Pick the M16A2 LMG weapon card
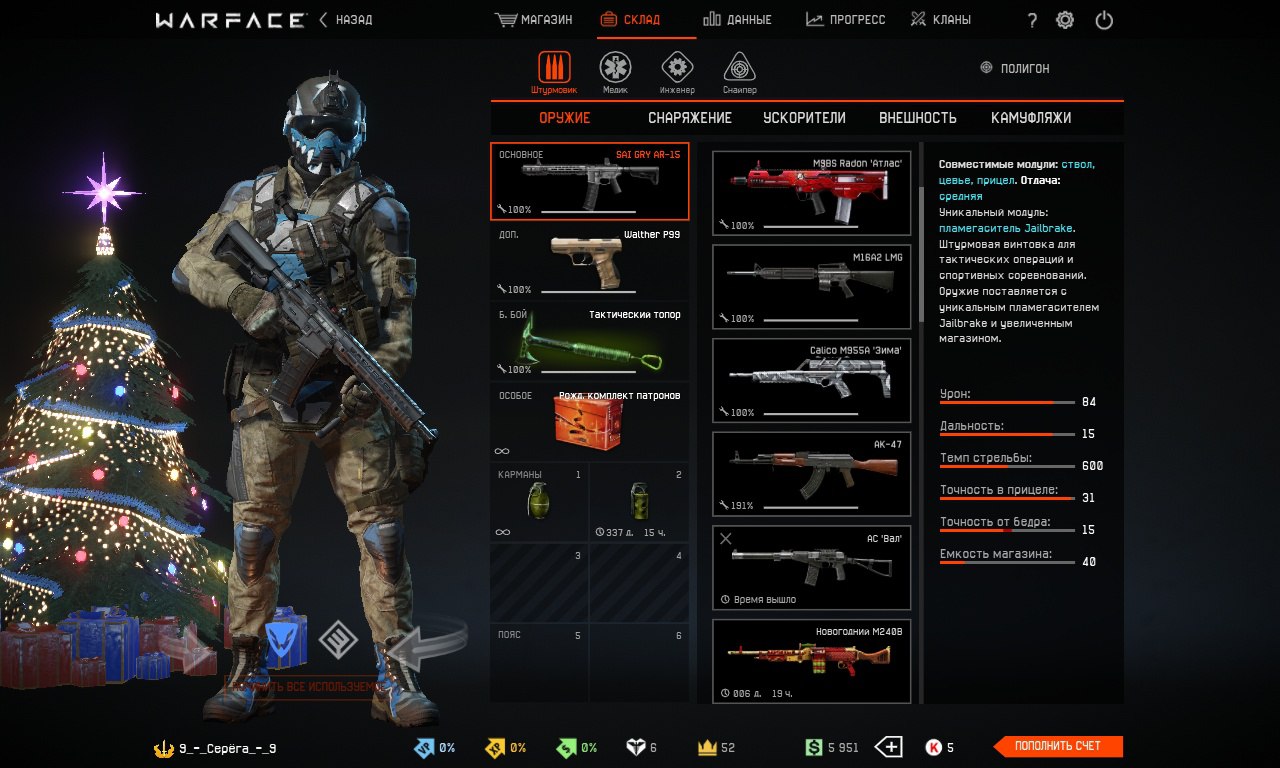 pos(811,287)
